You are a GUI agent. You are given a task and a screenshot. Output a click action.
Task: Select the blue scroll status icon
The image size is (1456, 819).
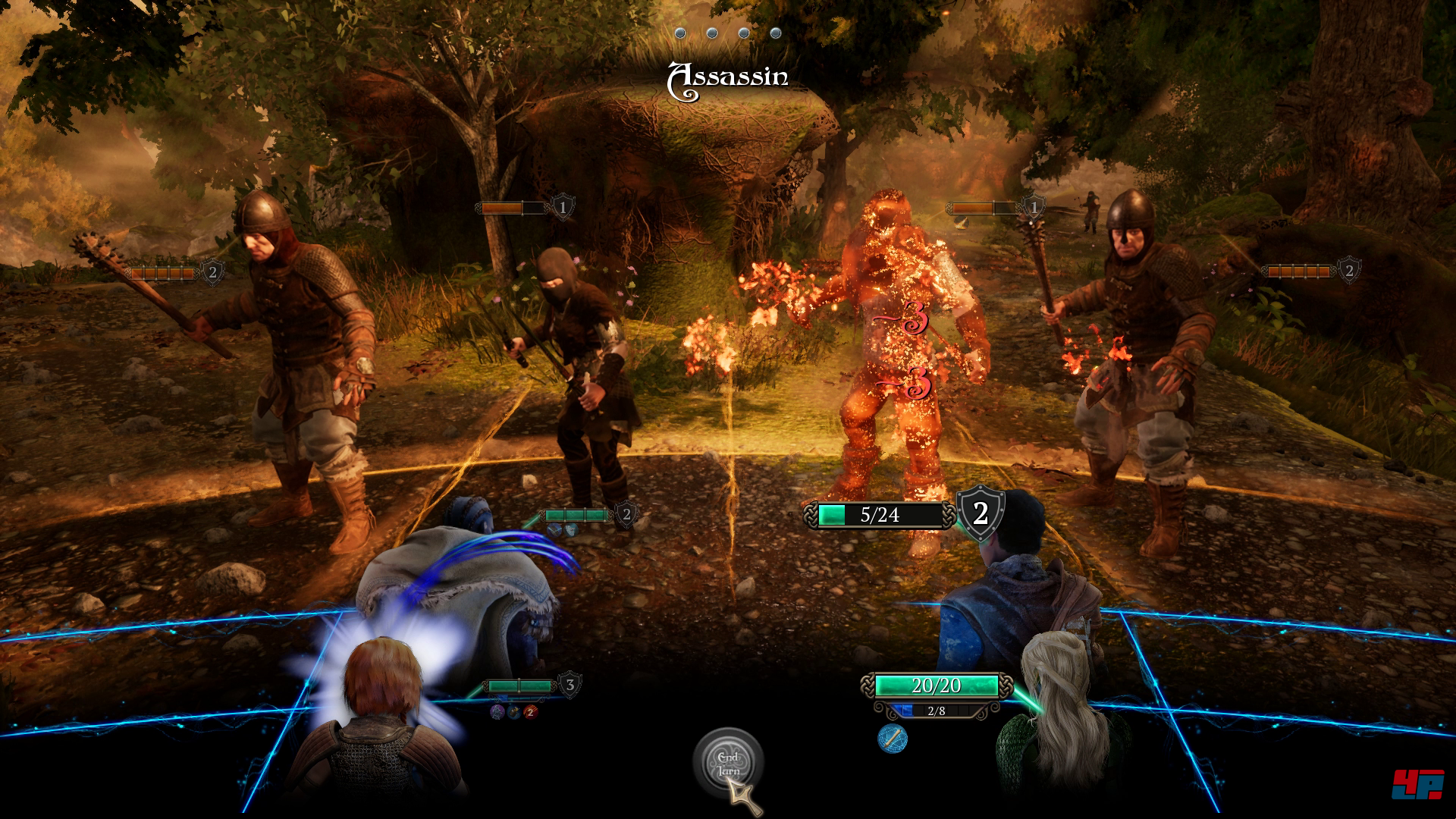(x=893, y=738)
